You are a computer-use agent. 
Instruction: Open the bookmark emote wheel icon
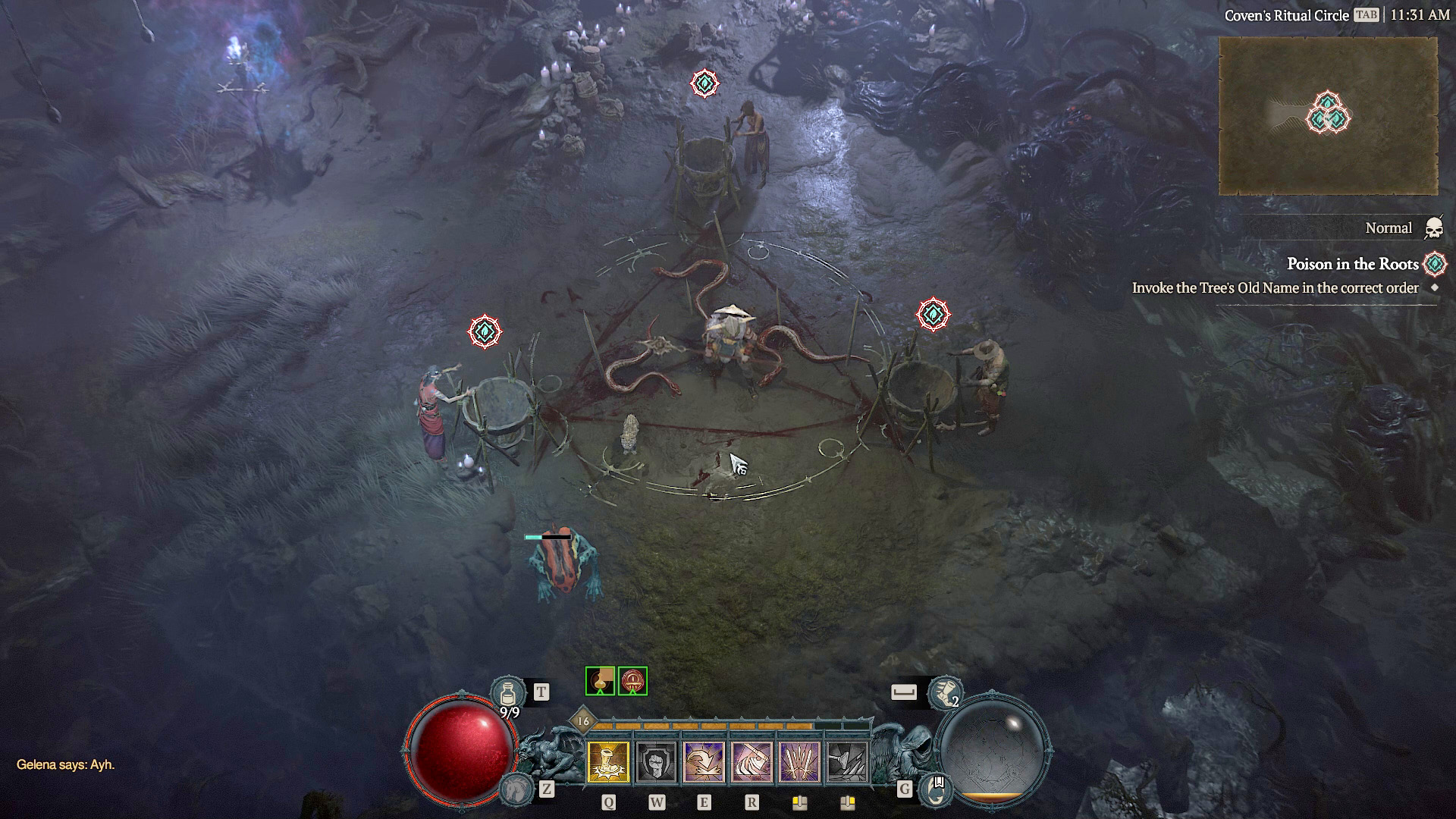click(x=937, y=789)
